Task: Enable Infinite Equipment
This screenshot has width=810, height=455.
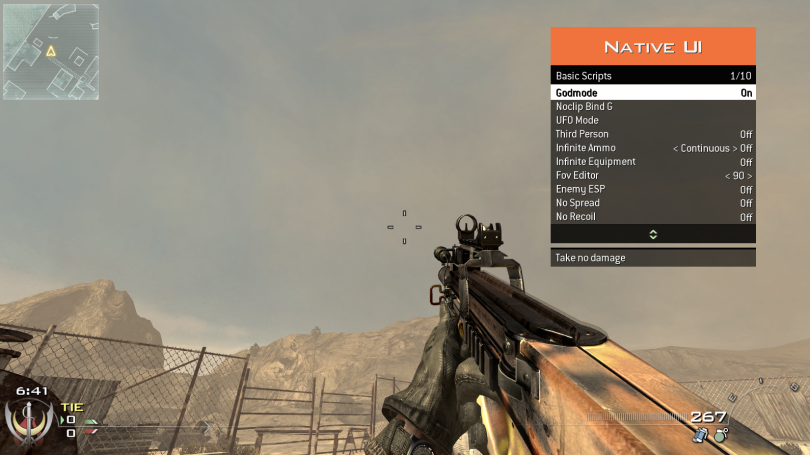Action: coord(653,162)
